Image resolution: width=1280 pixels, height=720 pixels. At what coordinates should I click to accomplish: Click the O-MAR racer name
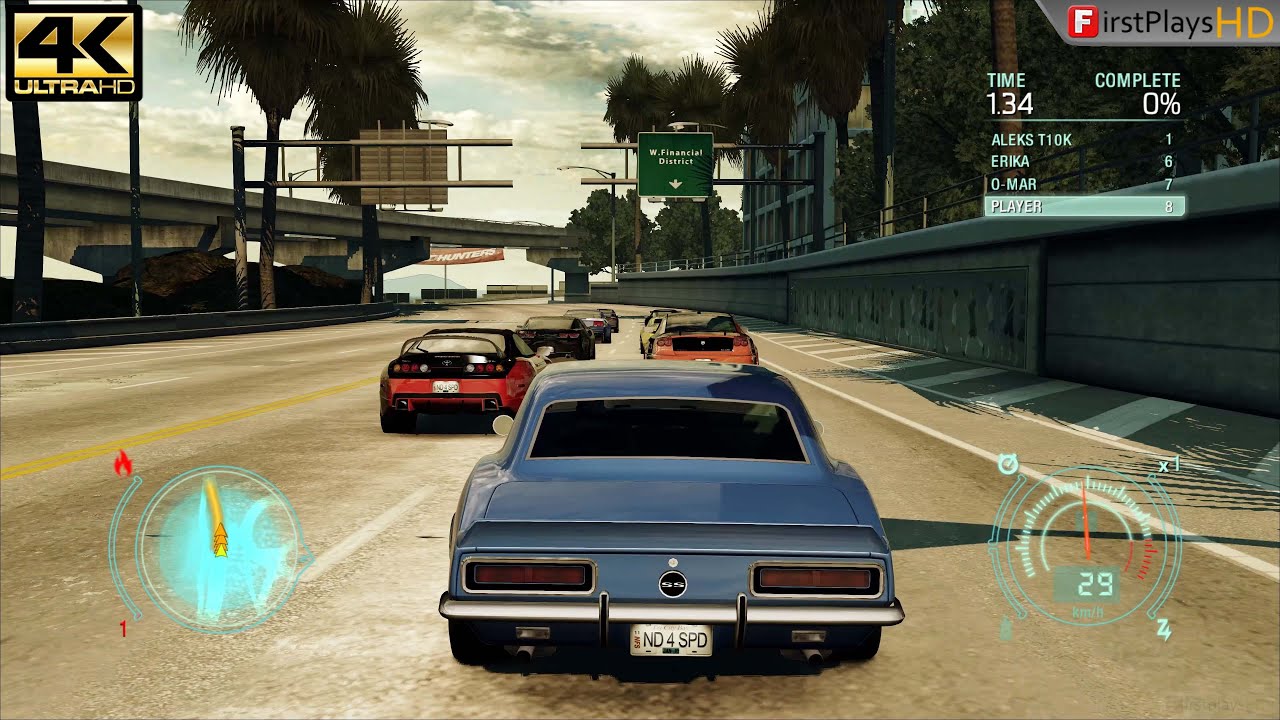pos(1012,184)
